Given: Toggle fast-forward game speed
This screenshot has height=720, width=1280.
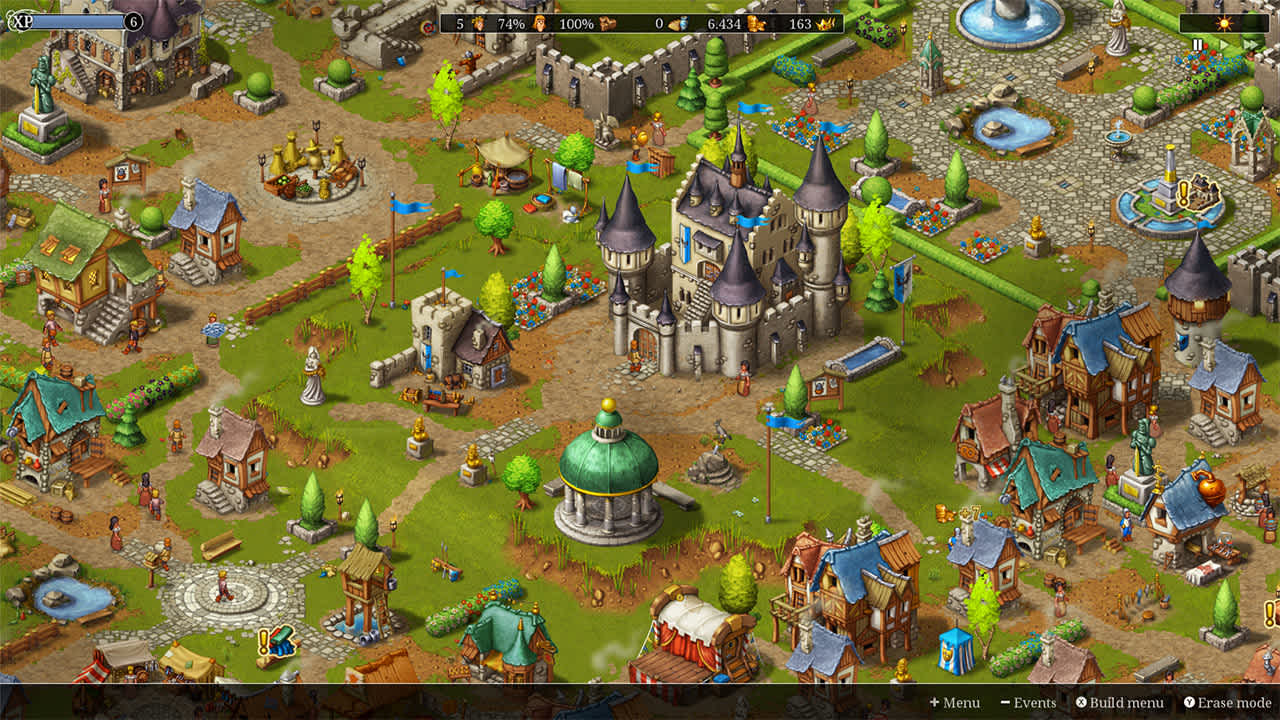Looking at the screenshot, I should point(1249,44).
